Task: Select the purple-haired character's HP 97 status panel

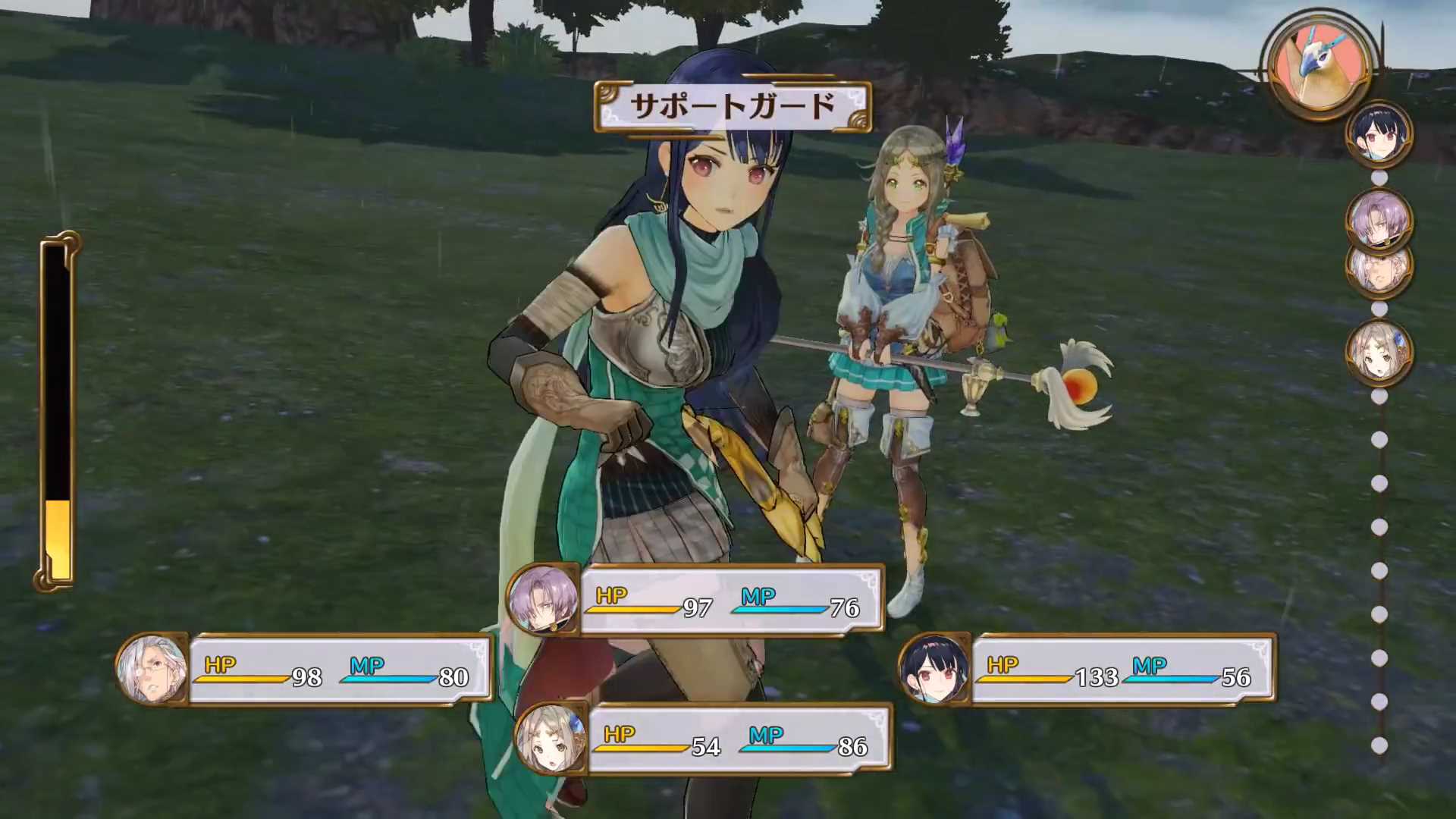Action: (696, 601)
